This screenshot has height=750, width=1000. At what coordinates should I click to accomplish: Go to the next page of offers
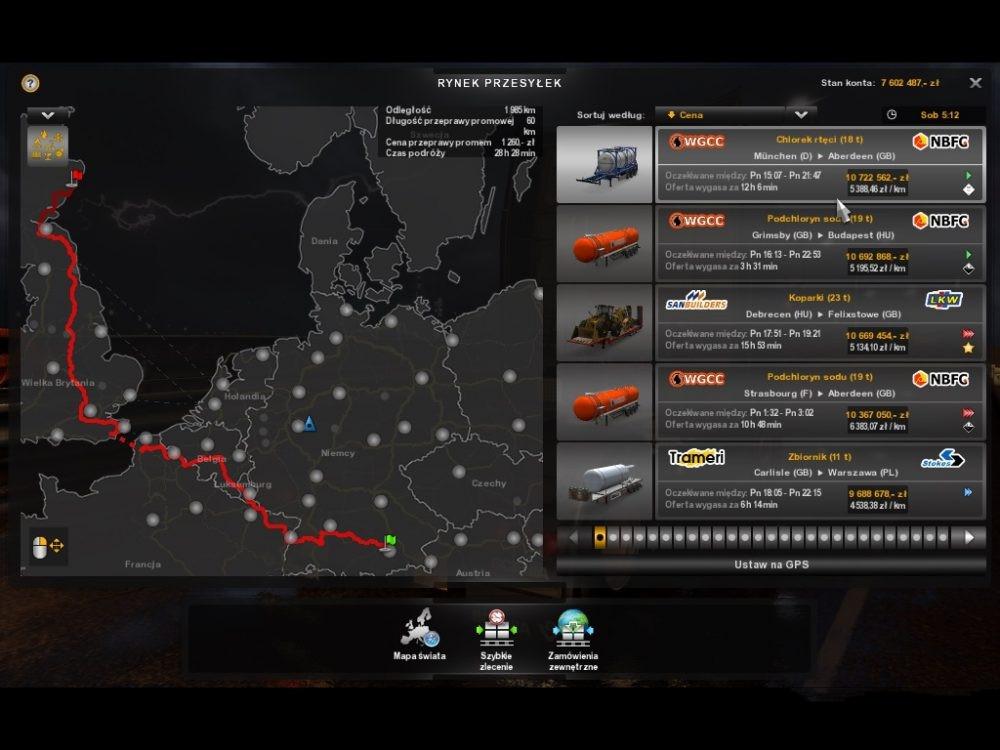(968, 537)
